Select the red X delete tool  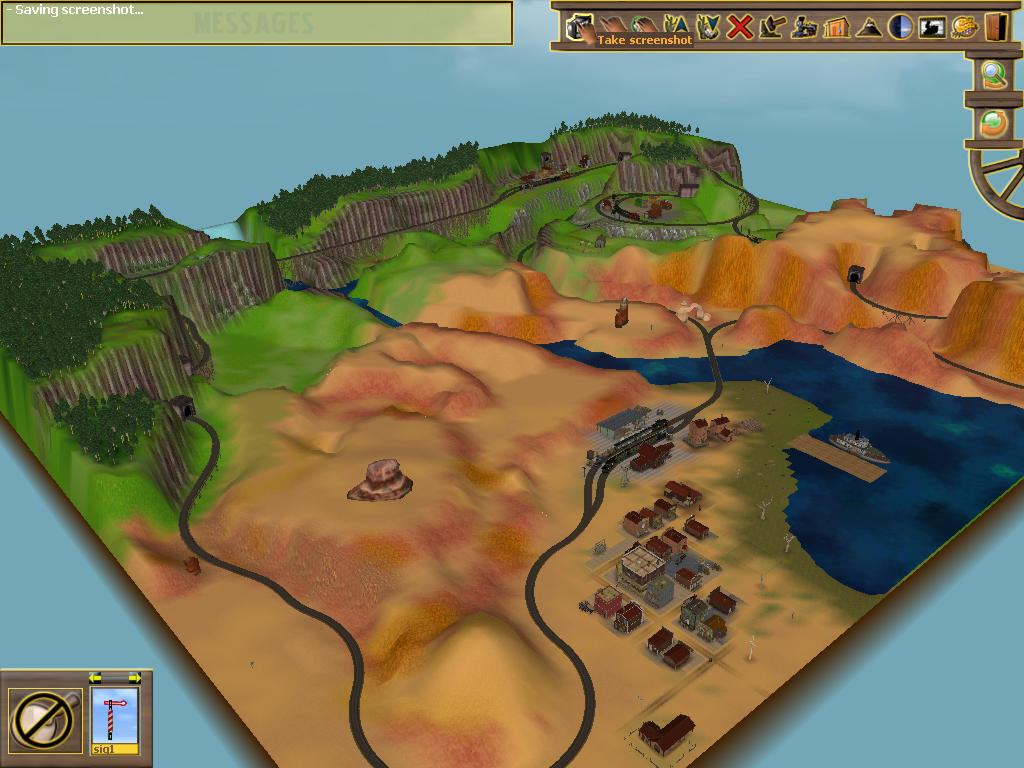coord(739,27)
